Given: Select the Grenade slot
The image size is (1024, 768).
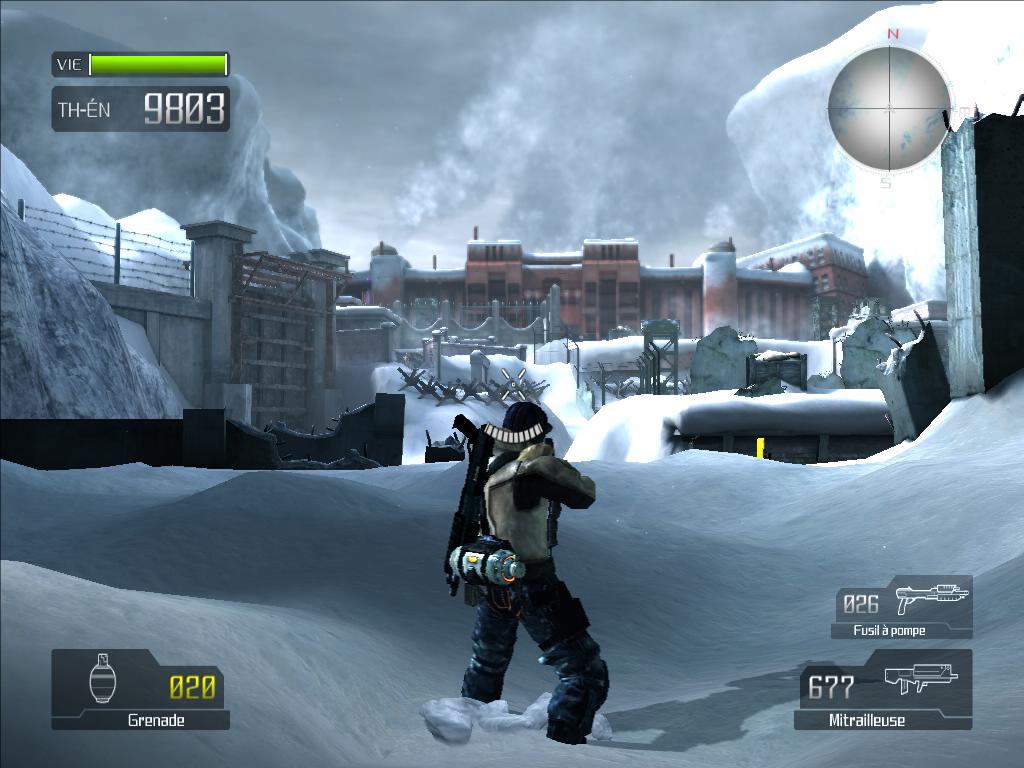Looking at the screenshot, I should (x=140, y=688).
